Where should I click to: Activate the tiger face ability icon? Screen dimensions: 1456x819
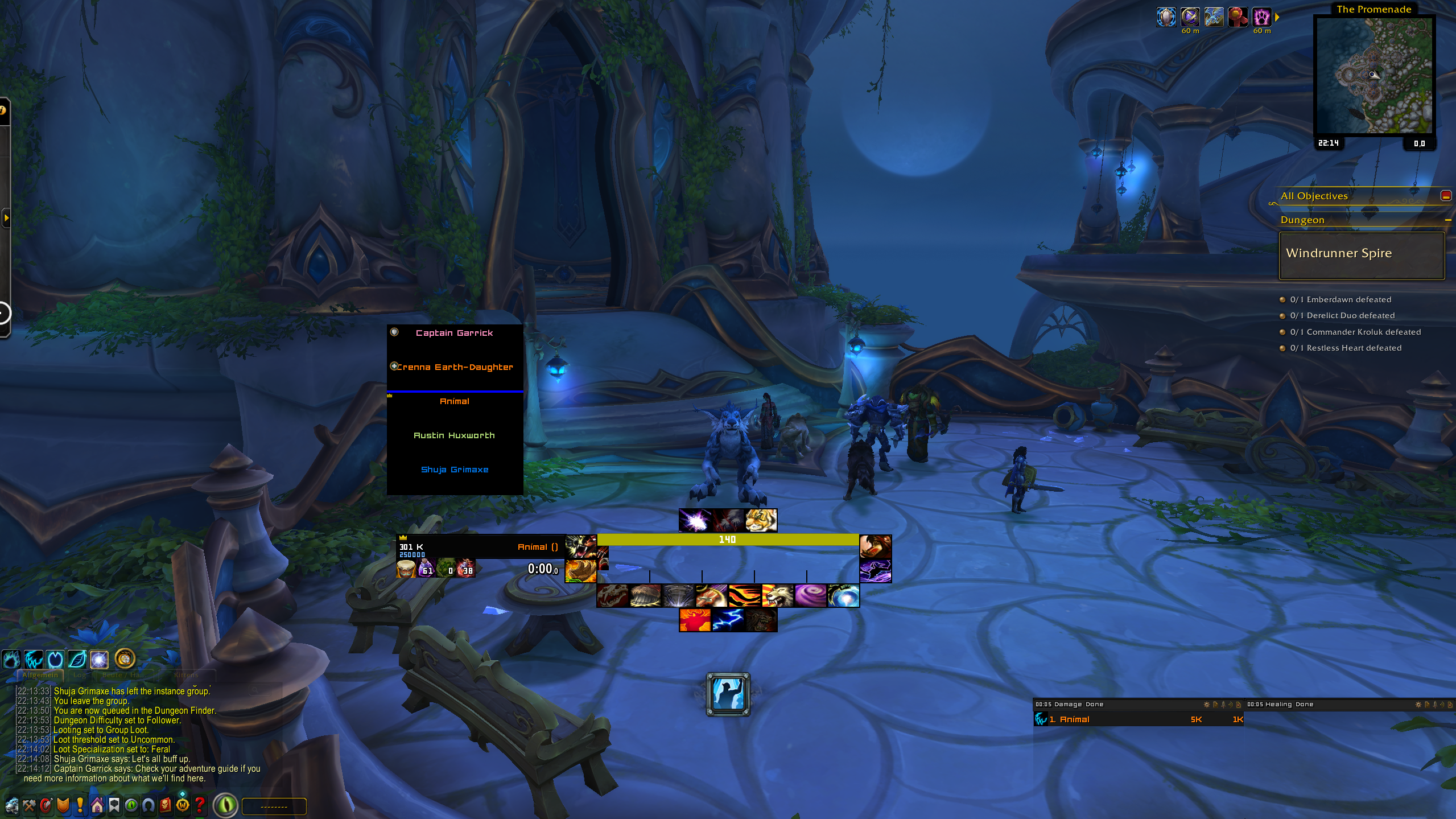(761, 520)
